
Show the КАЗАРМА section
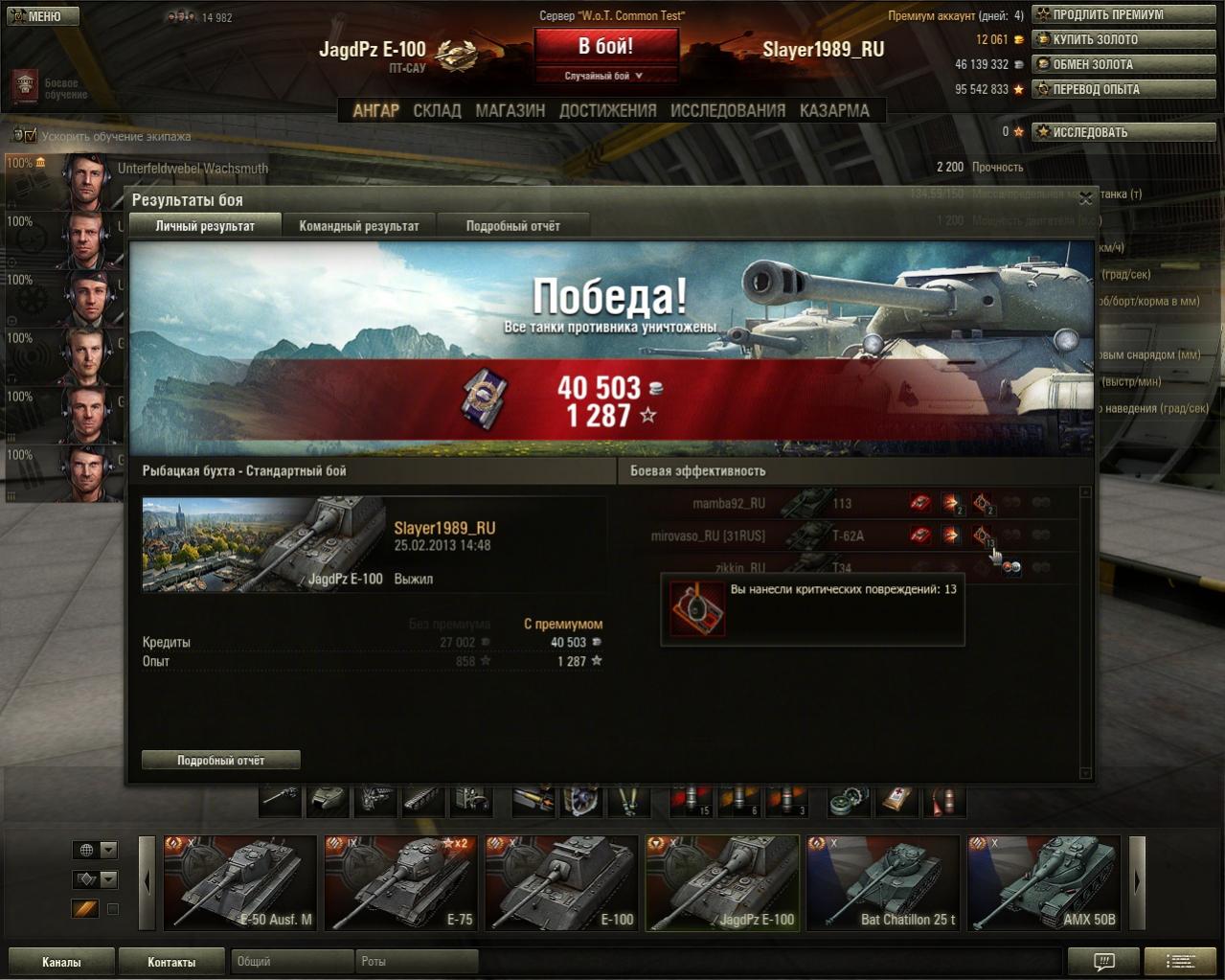[834, 111]
